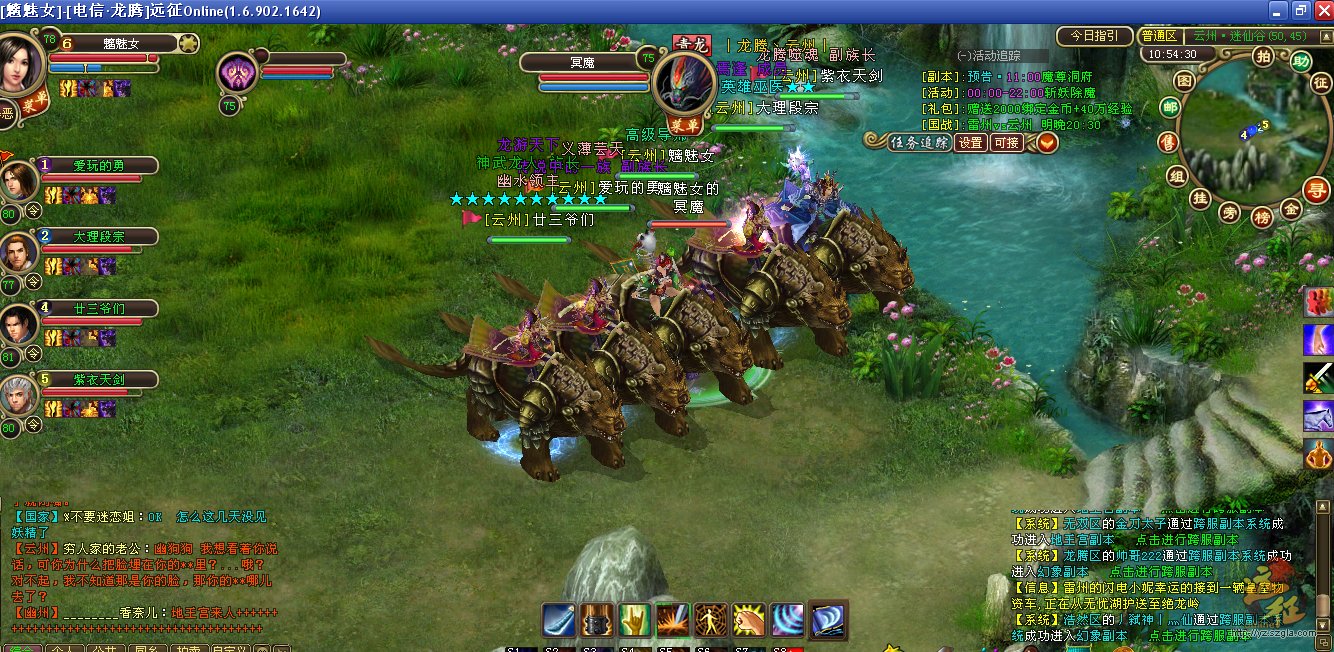Minimize the game window
The height and width of the screenshot is (652, 1334).
point(1277,10)
